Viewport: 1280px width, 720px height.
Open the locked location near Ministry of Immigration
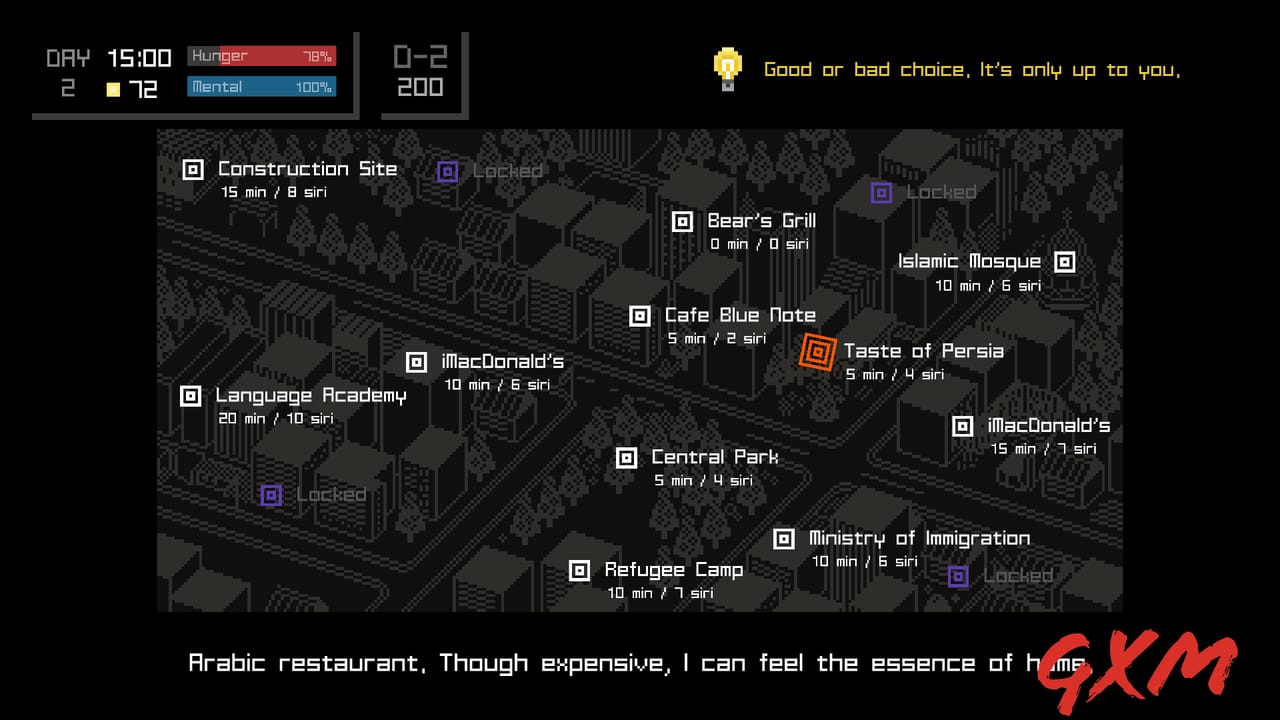click(x=958, y=576)
